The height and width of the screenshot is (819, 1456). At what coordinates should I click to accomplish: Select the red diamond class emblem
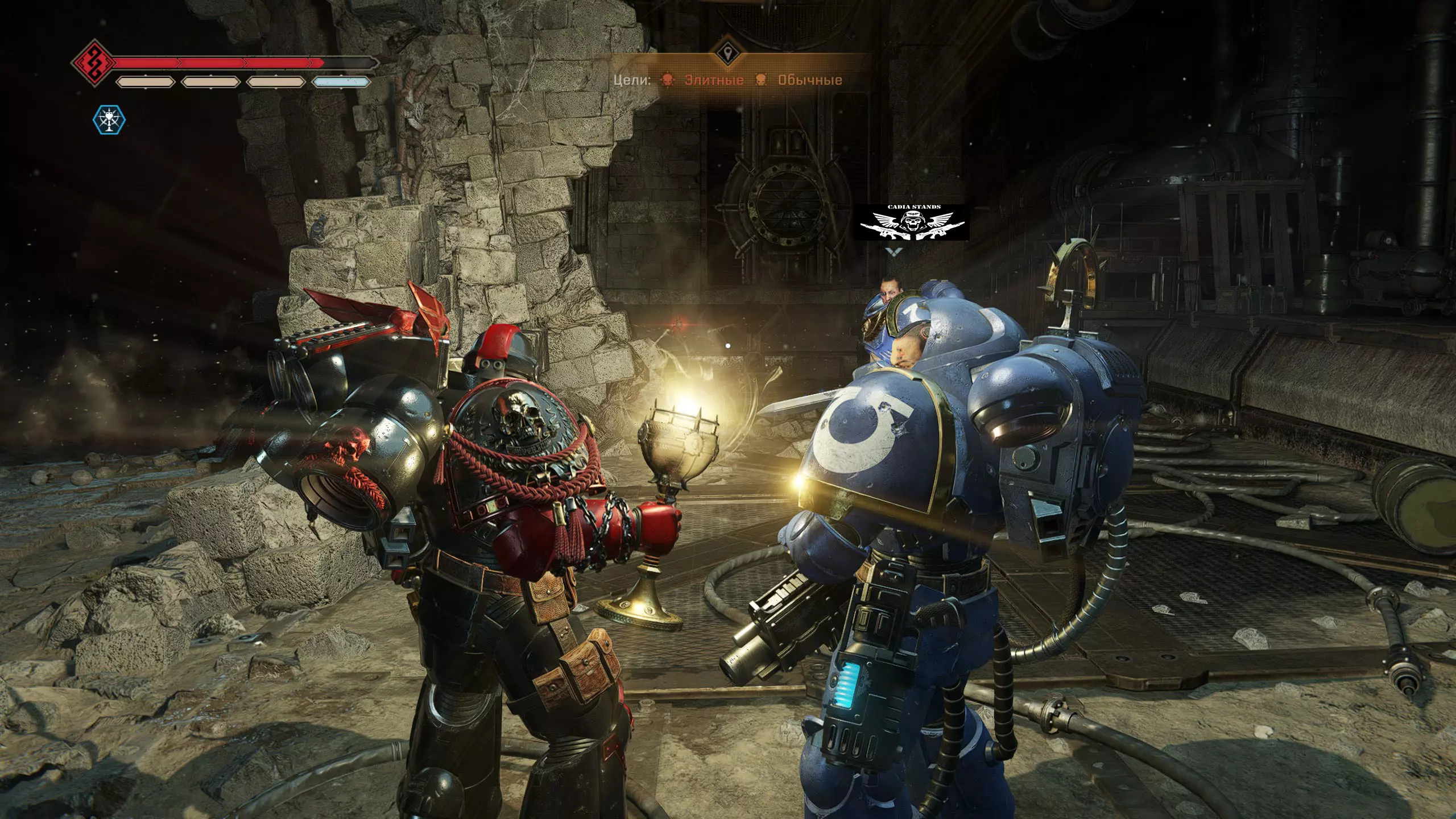pos(93,62)
